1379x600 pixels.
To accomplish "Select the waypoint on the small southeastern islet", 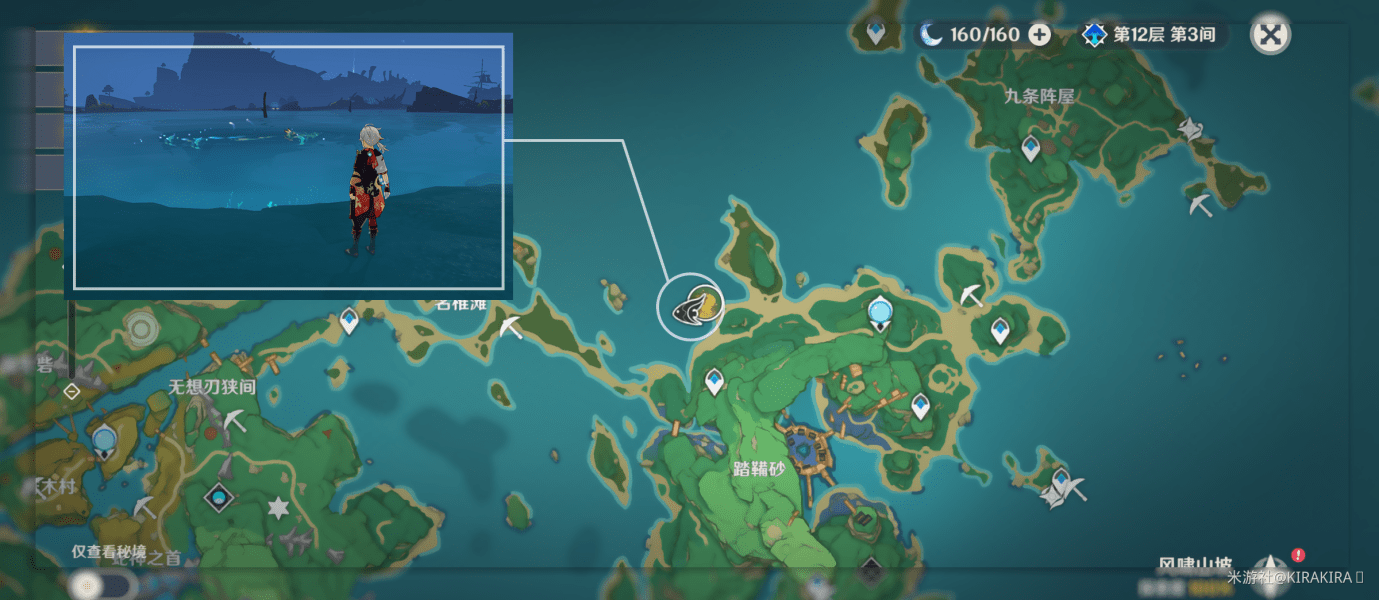I will click(x=1061, y=479).
